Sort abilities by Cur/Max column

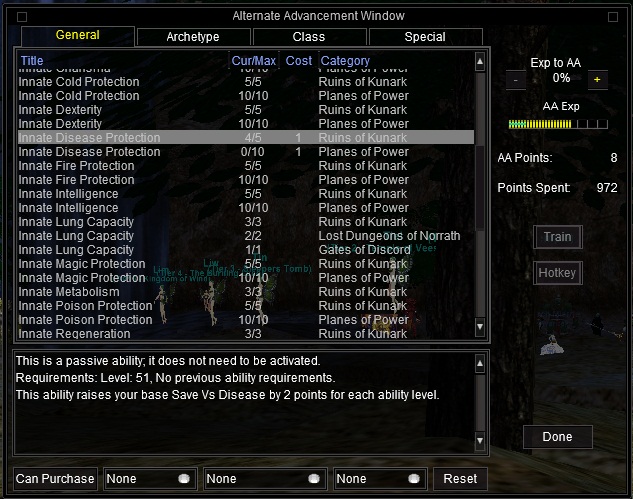253,61
